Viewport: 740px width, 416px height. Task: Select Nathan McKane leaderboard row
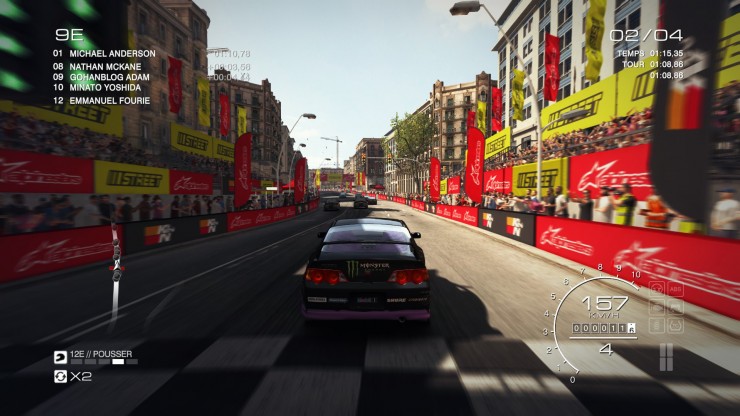click(x=105, y=66)
